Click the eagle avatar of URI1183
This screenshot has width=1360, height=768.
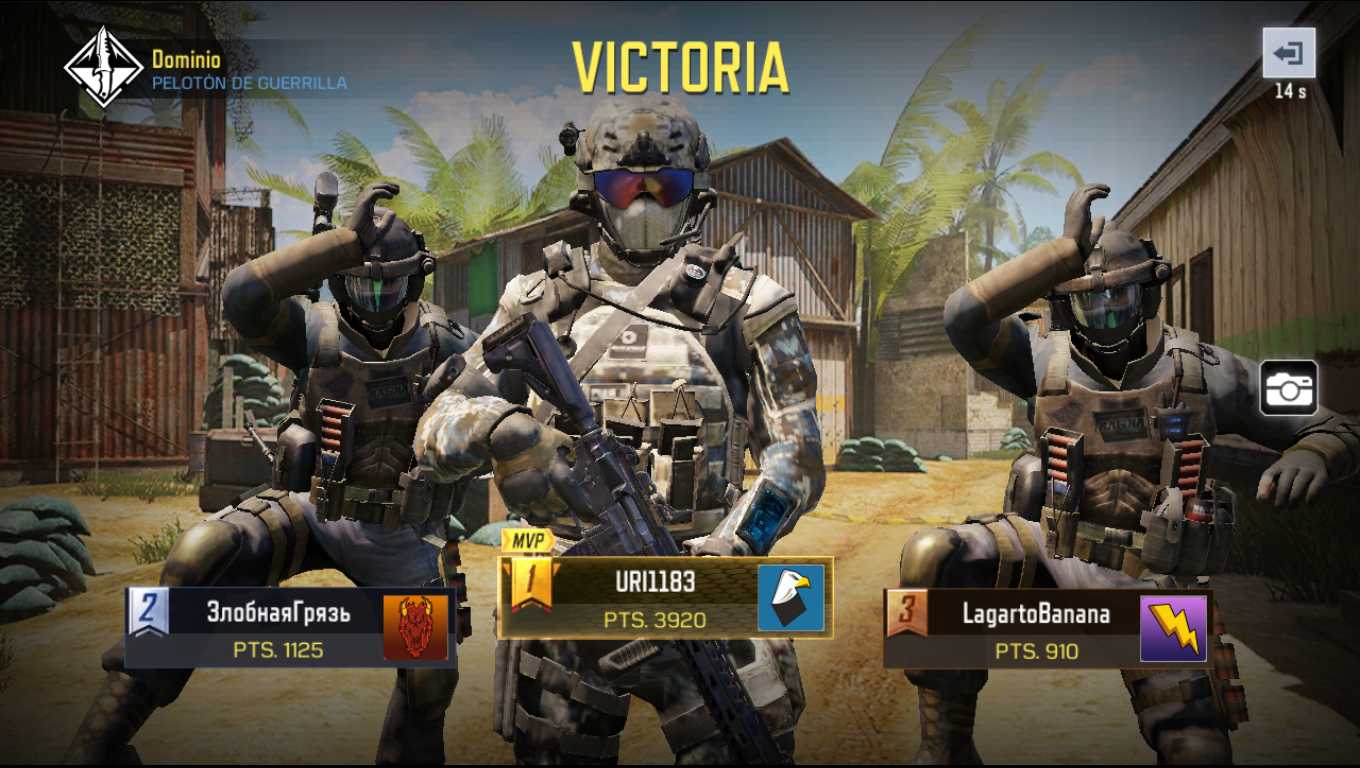point(790,598)
